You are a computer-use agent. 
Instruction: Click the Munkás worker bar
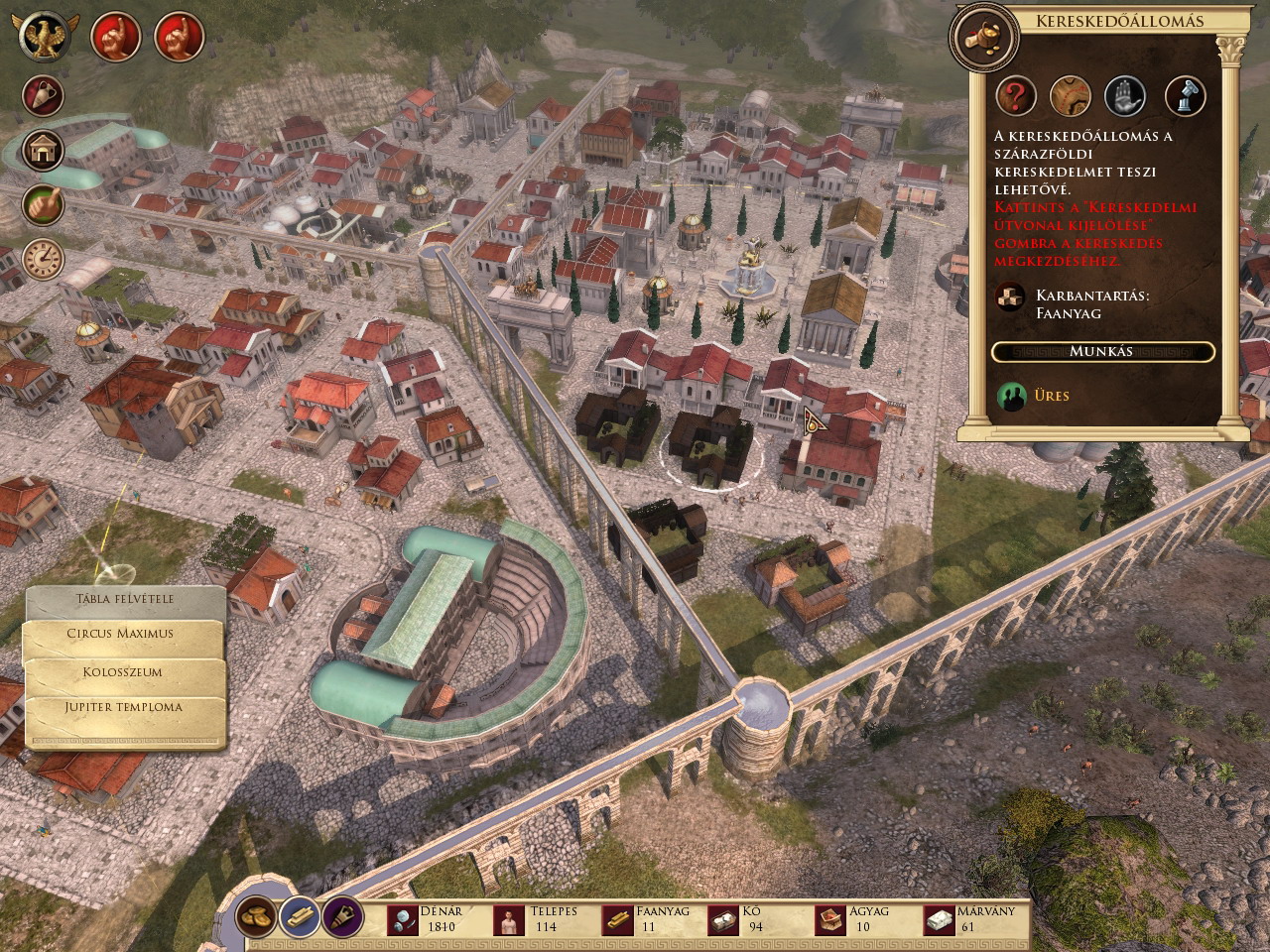[x=1101, y=352]
